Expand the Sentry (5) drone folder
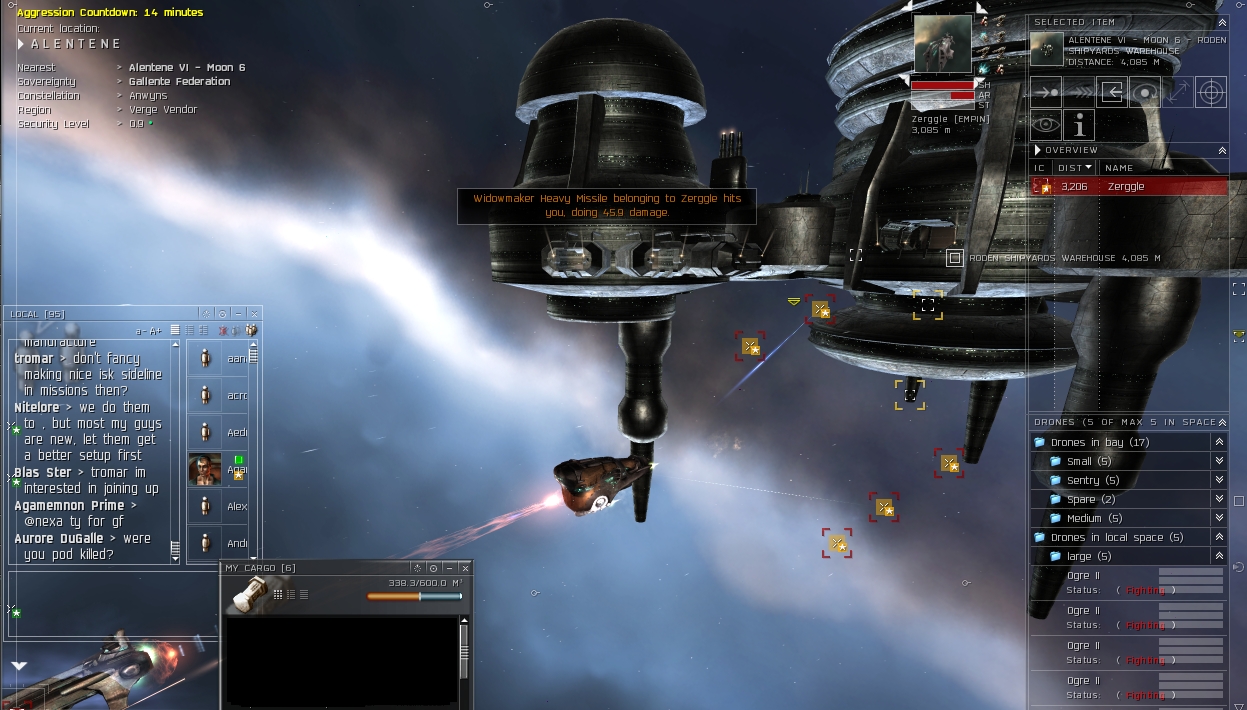 [1219, 480]
